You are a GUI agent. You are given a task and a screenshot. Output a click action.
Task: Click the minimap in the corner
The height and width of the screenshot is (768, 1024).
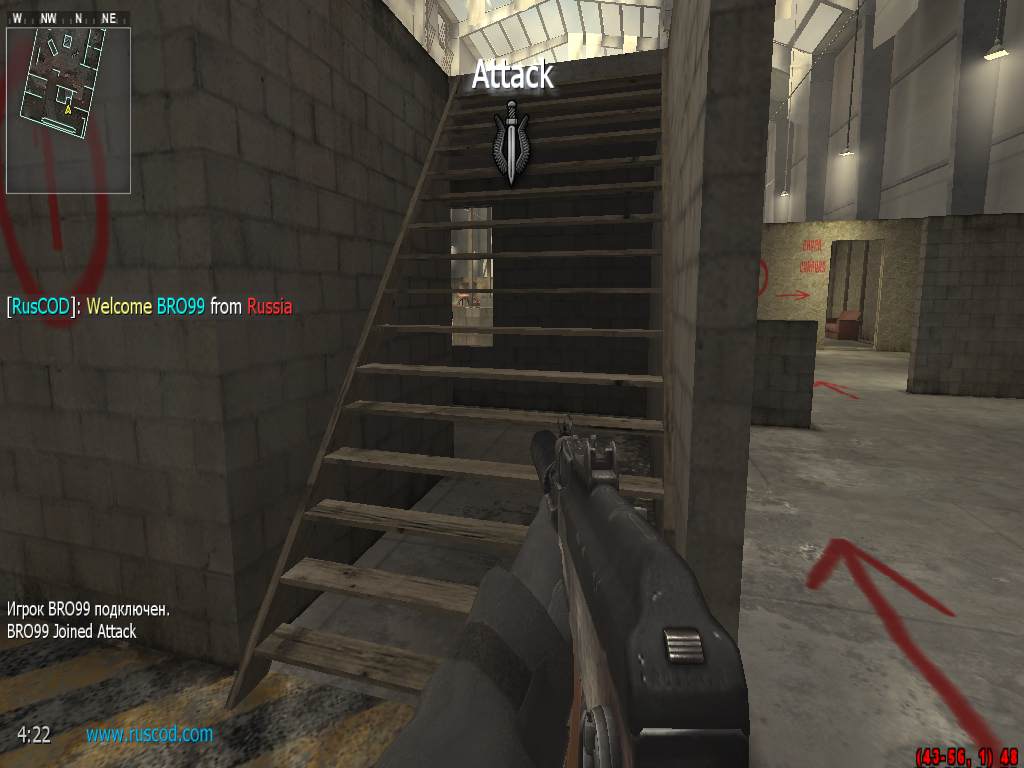pos(68,109)
